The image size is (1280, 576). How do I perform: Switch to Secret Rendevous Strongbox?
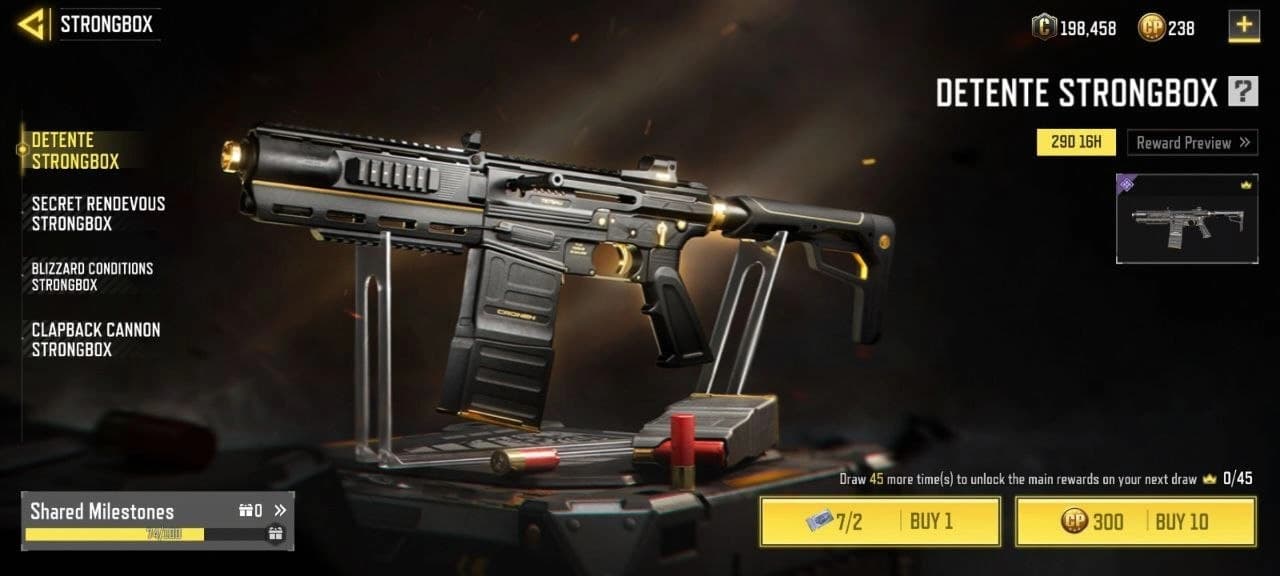[x=98, y=213]
